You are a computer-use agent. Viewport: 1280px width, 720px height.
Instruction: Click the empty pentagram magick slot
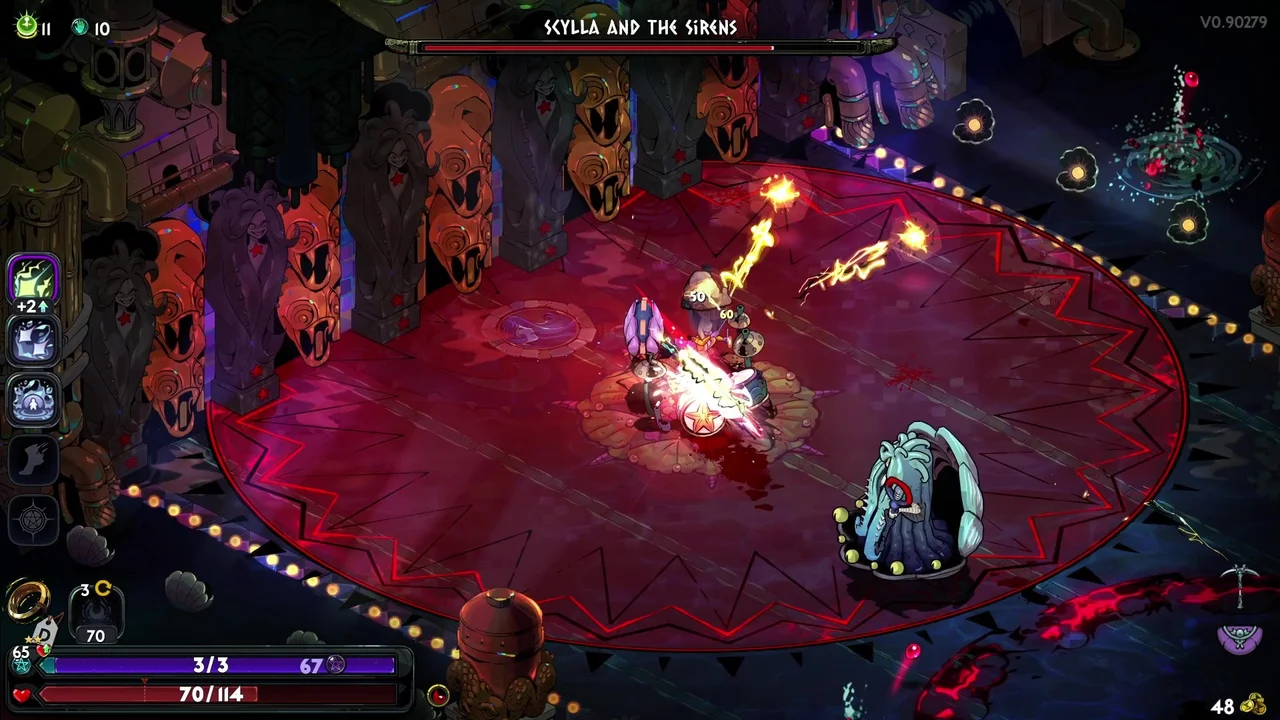33,519
